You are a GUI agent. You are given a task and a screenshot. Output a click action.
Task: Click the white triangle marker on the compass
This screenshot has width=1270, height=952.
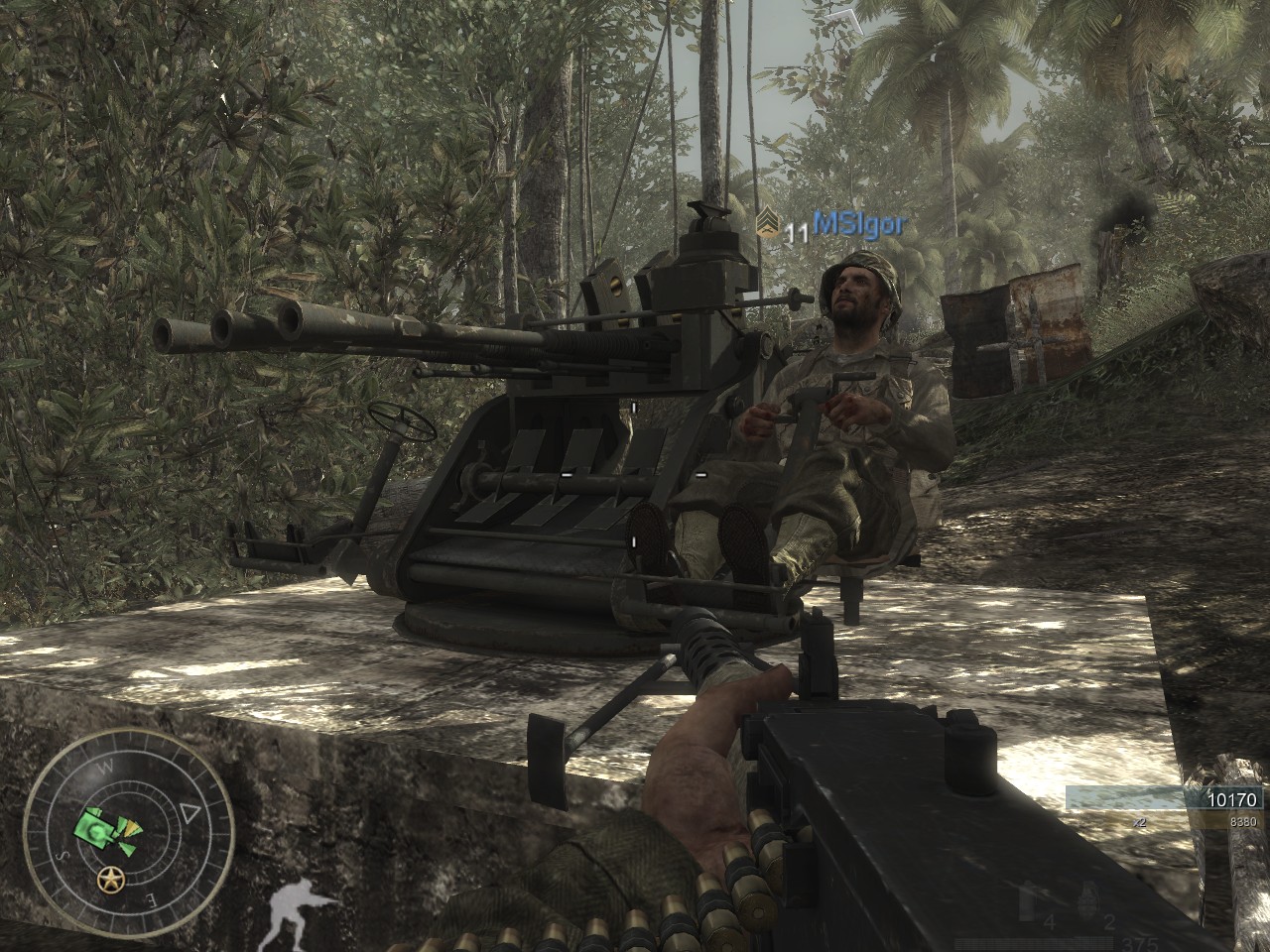(x=190, y=814)
